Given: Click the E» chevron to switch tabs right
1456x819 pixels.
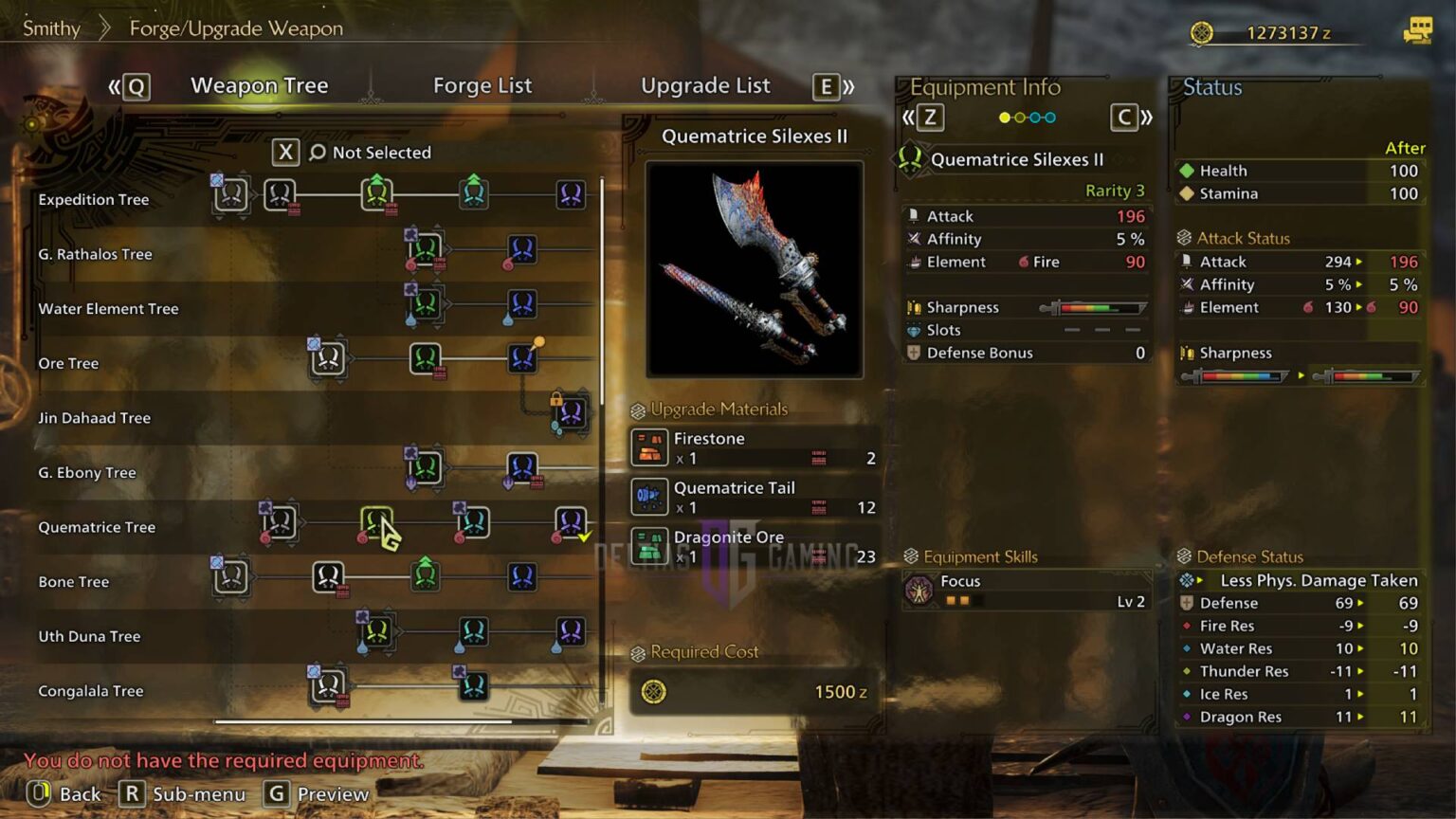Looking at the screenshot, I should pyautogui.click(x=828, y=86).
